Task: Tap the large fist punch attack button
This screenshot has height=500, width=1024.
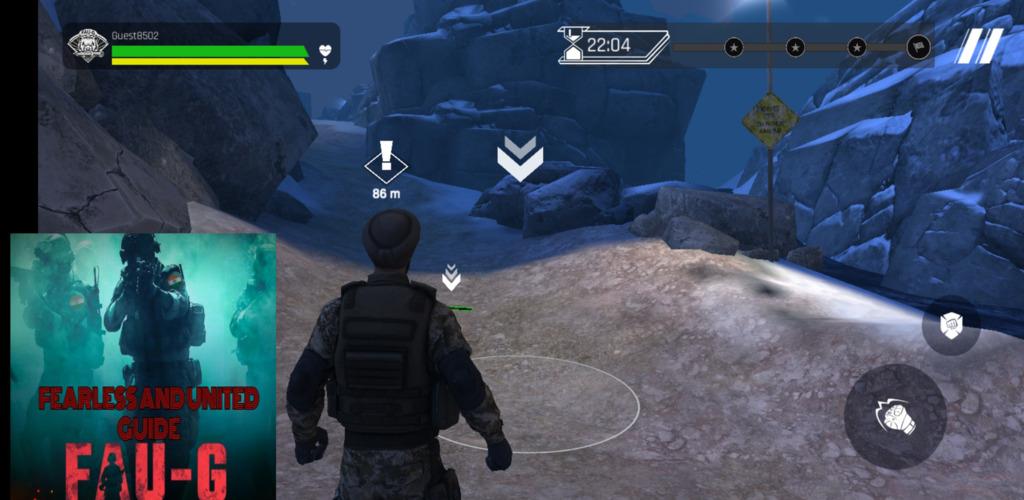Action: (895, 416)
